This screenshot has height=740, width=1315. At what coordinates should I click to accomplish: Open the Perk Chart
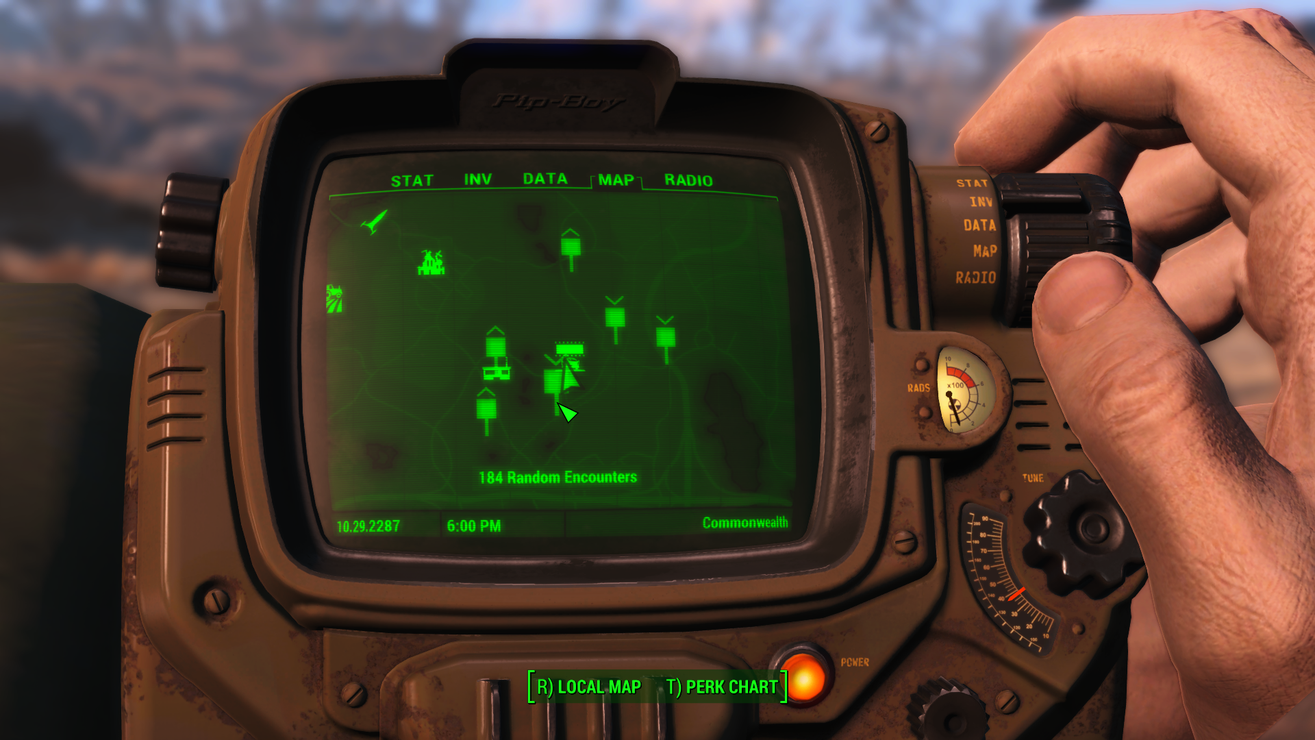coord(722,687)
